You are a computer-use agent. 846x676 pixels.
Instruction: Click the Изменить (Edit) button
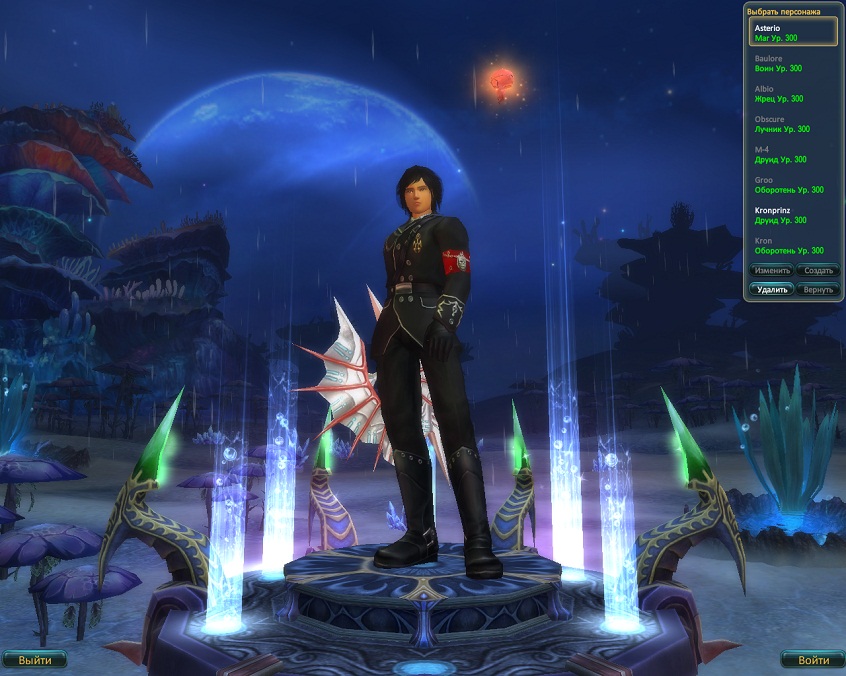(771, 271)
